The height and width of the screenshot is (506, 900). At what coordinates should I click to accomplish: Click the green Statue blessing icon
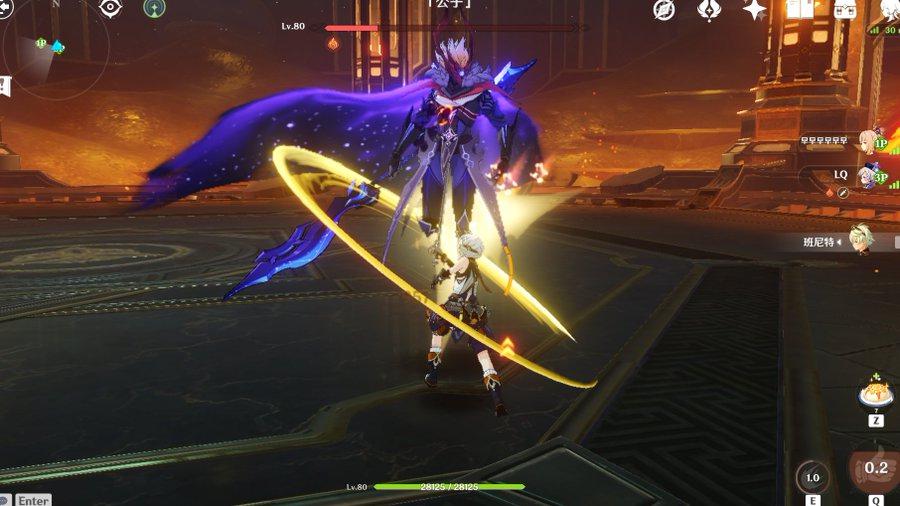pos(154,8)
